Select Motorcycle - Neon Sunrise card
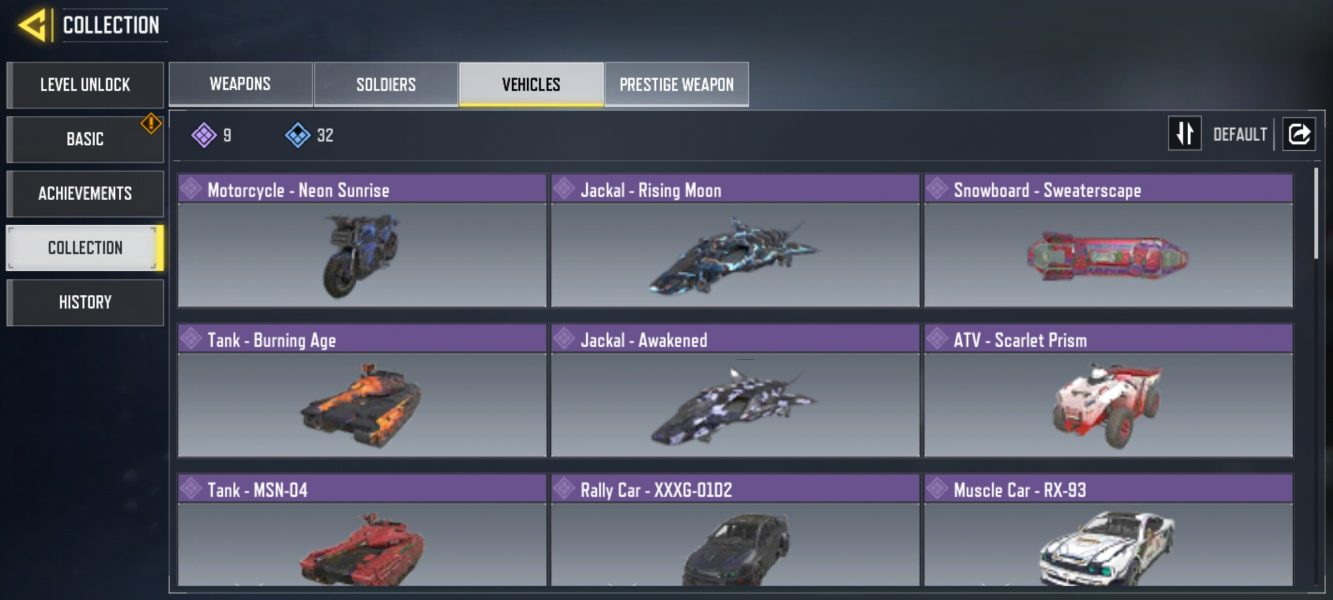The image size is (1333, 600). [362, 241]
